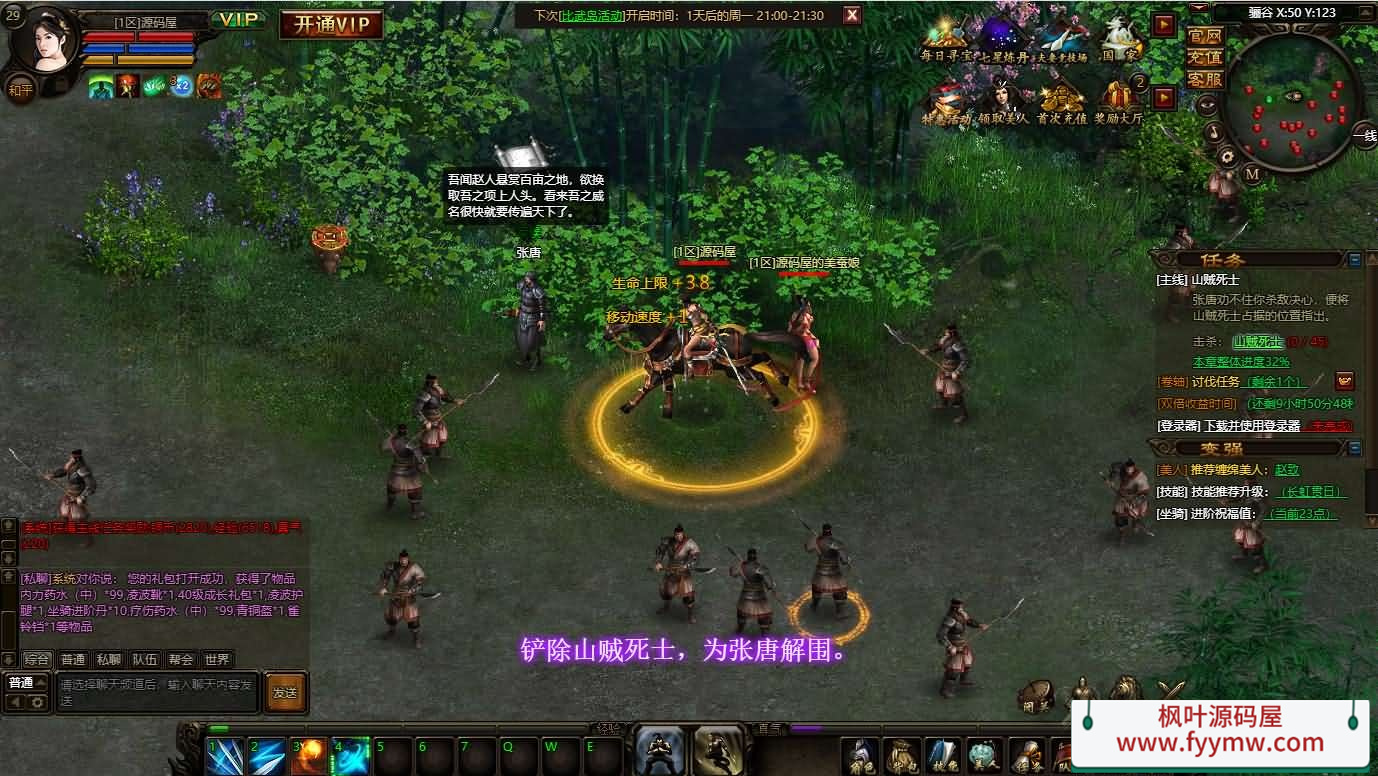Close the 比武岛活动 announcement banner
This screenshot has height=776, width=1378.
[x=851, y=15]
